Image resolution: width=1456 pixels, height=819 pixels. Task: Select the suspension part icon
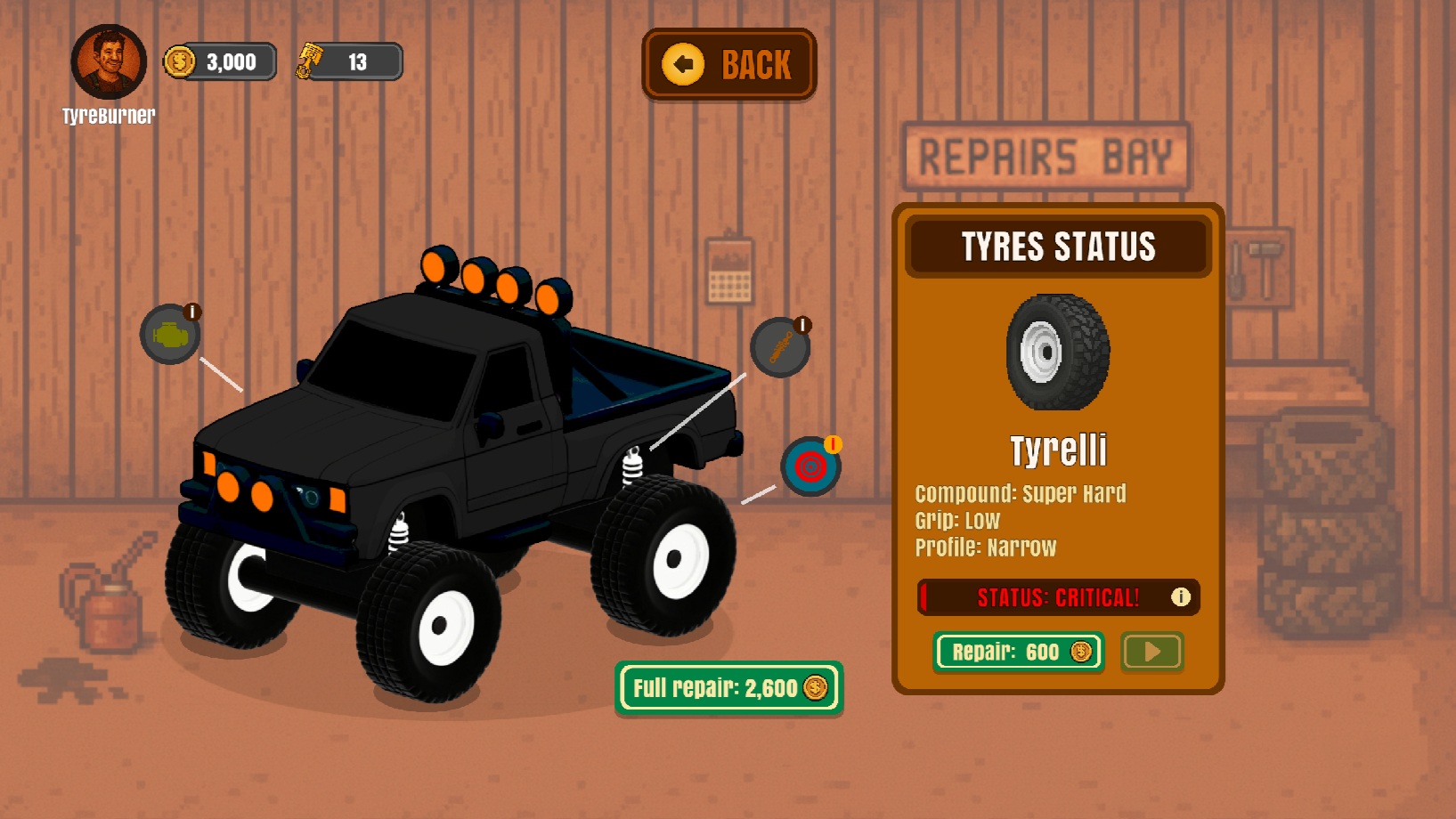pyautogui.click(x=780, y=347)
